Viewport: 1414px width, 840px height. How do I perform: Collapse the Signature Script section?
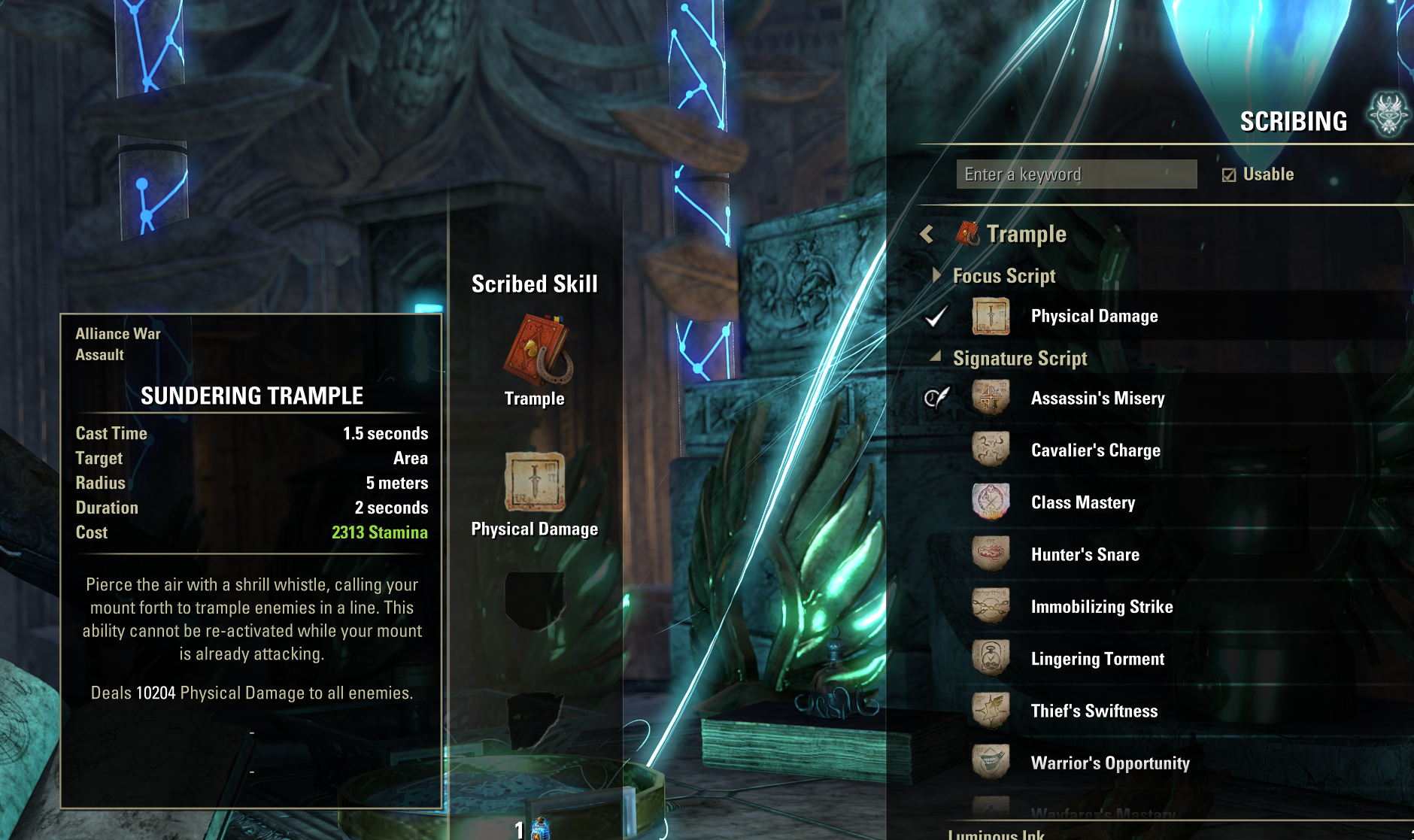(x=936, y=357)
